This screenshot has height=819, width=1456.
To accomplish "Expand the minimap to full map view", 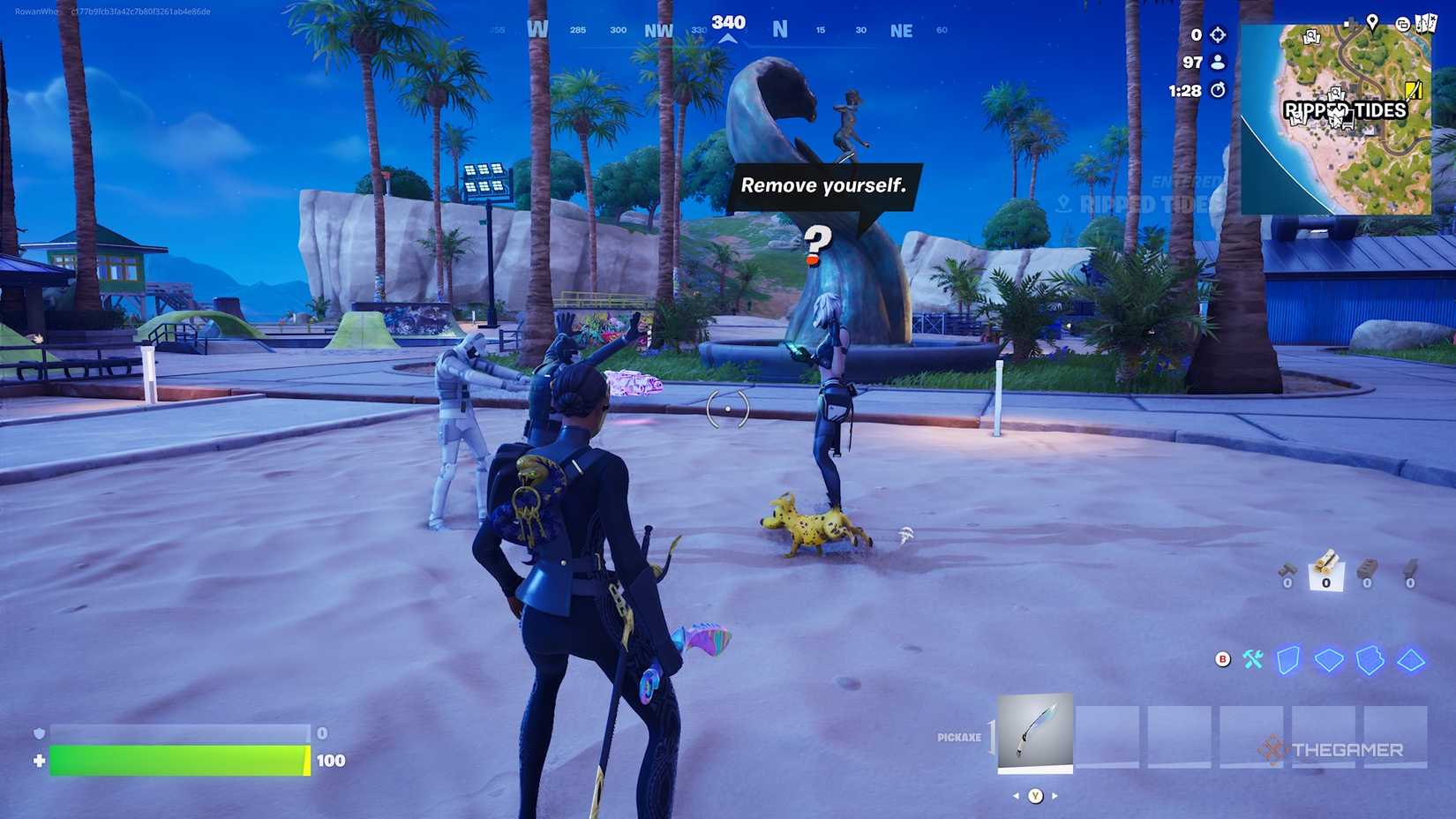I will pos(1404,25).
